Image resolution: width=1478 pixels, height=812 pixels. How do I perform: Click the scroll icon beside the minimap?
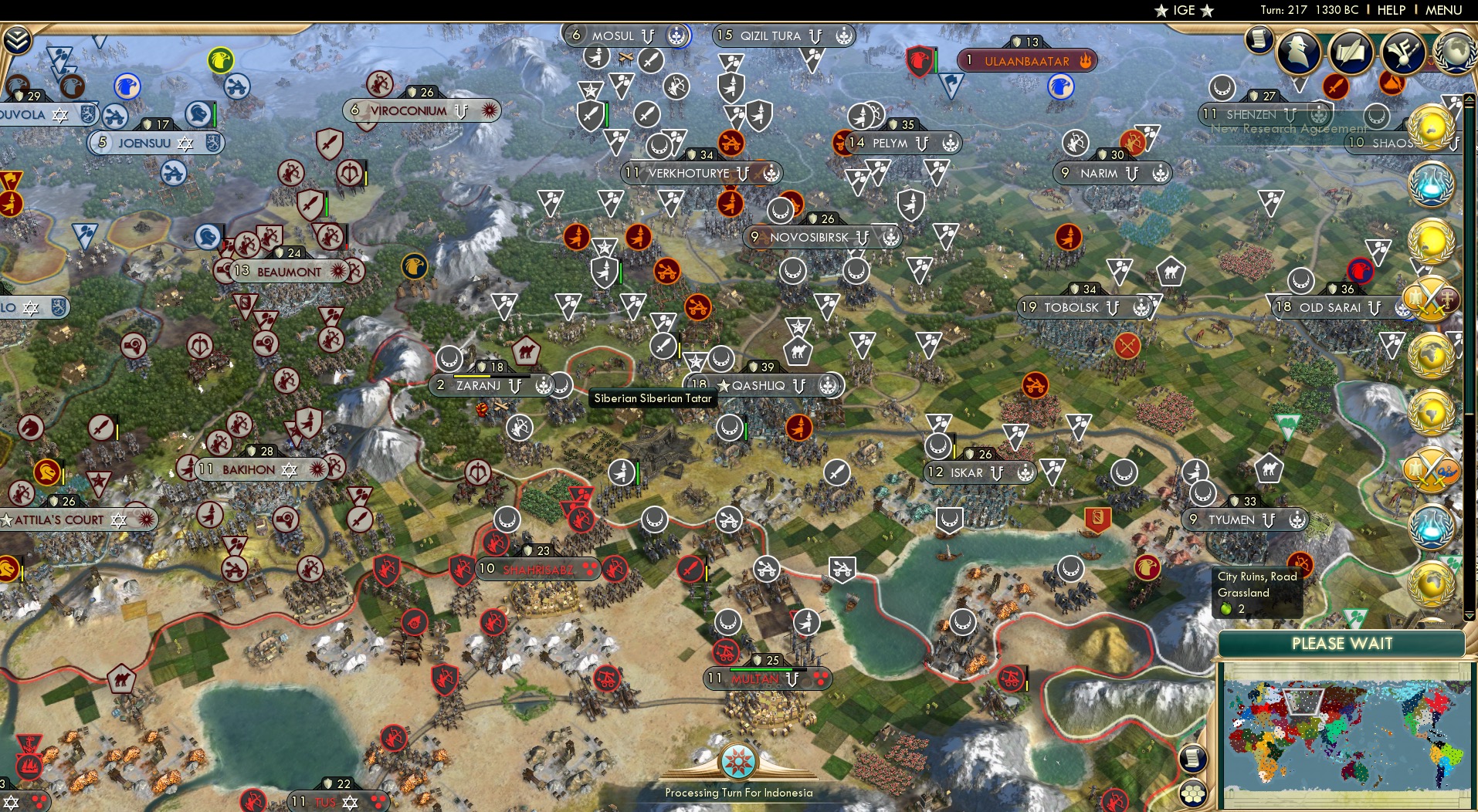click(x=1193, y=760)
